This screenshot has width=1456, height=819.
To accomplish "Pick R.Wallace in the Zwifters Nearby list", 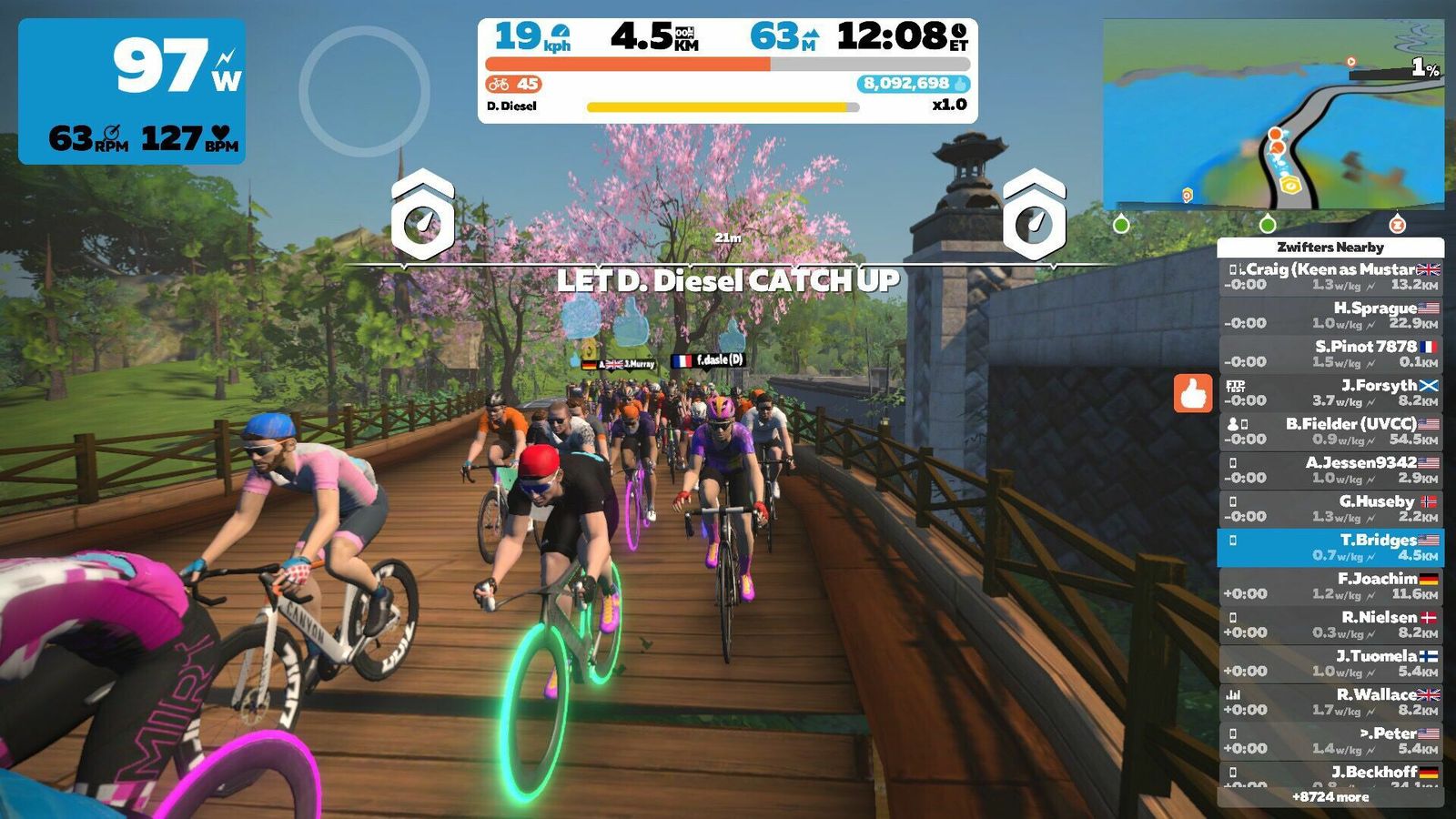I will (1330, 703).
